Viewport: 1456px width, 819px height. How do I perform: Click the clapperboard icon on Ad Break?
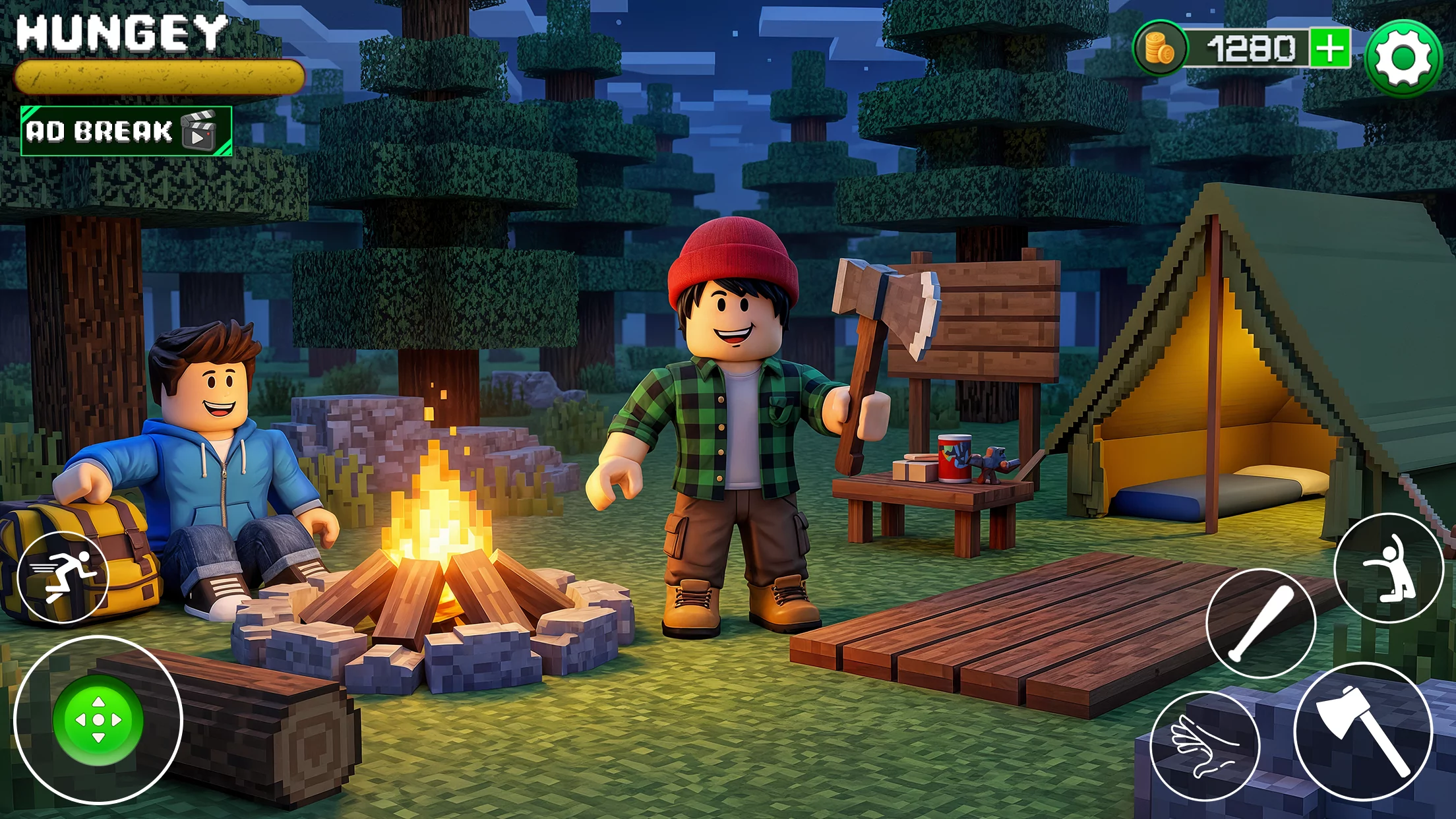coord(201,131)
